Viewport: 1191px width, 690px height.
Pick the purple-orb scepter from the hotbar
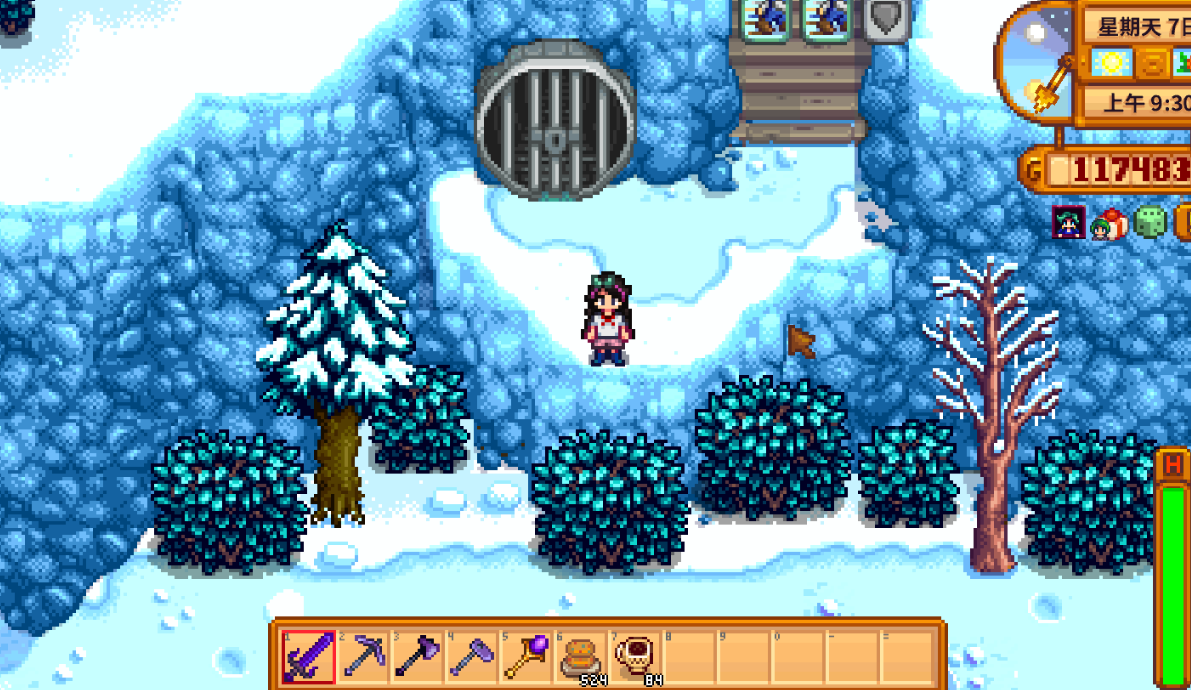tap(524, 656)
